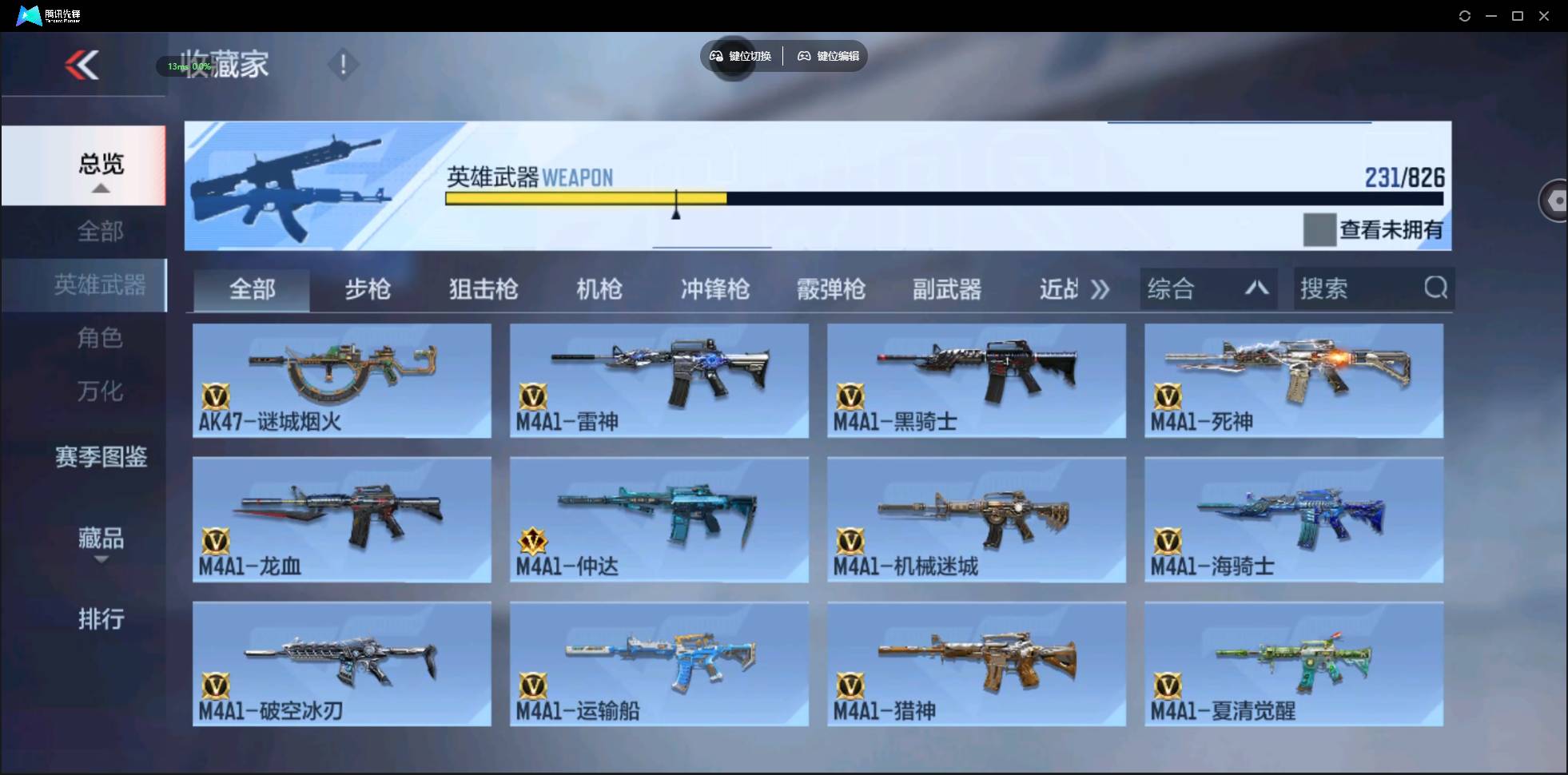This screenshot has height=775, width=1568.
Task: Expand the weapon category overflow arrows after 近战
Action: (1101, 290)
